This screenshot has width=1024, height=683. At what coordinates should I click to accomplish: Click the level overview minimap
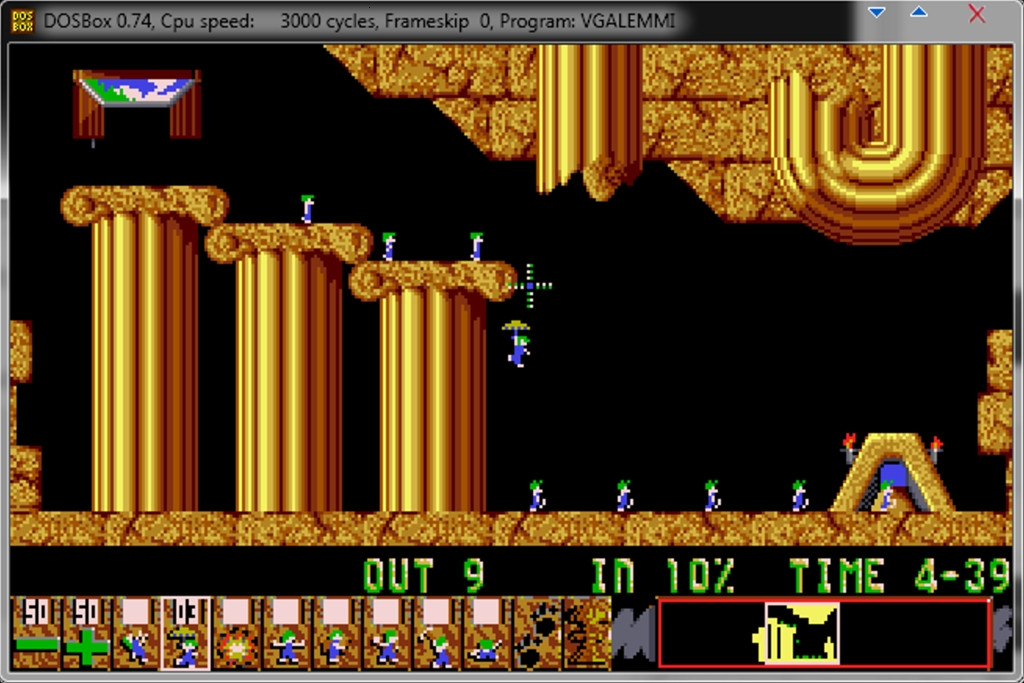[824, 633]
